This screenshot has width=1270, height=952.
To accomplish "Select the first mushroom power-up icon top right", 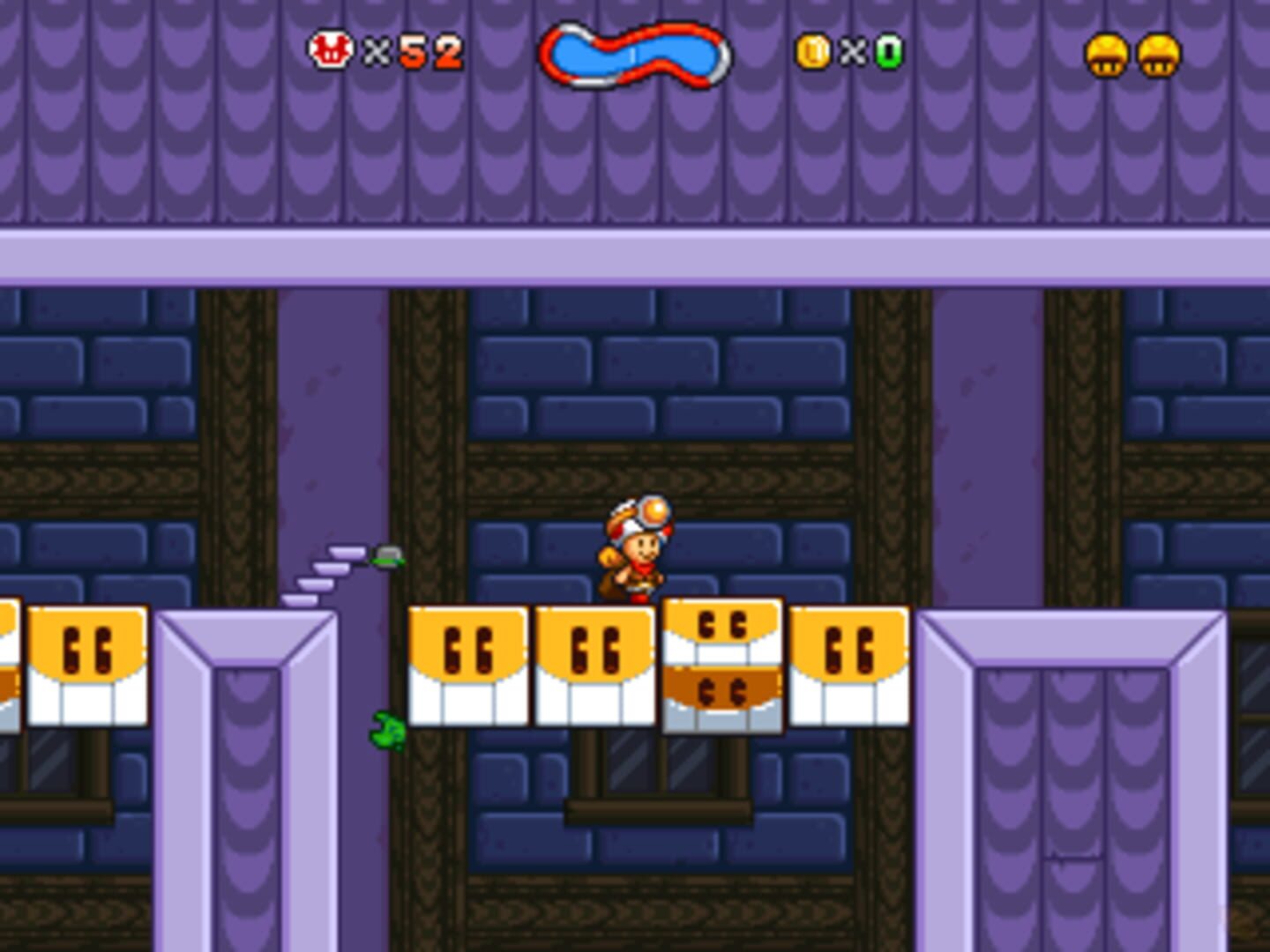I will pyautogui.click(x=1105, y=55).
